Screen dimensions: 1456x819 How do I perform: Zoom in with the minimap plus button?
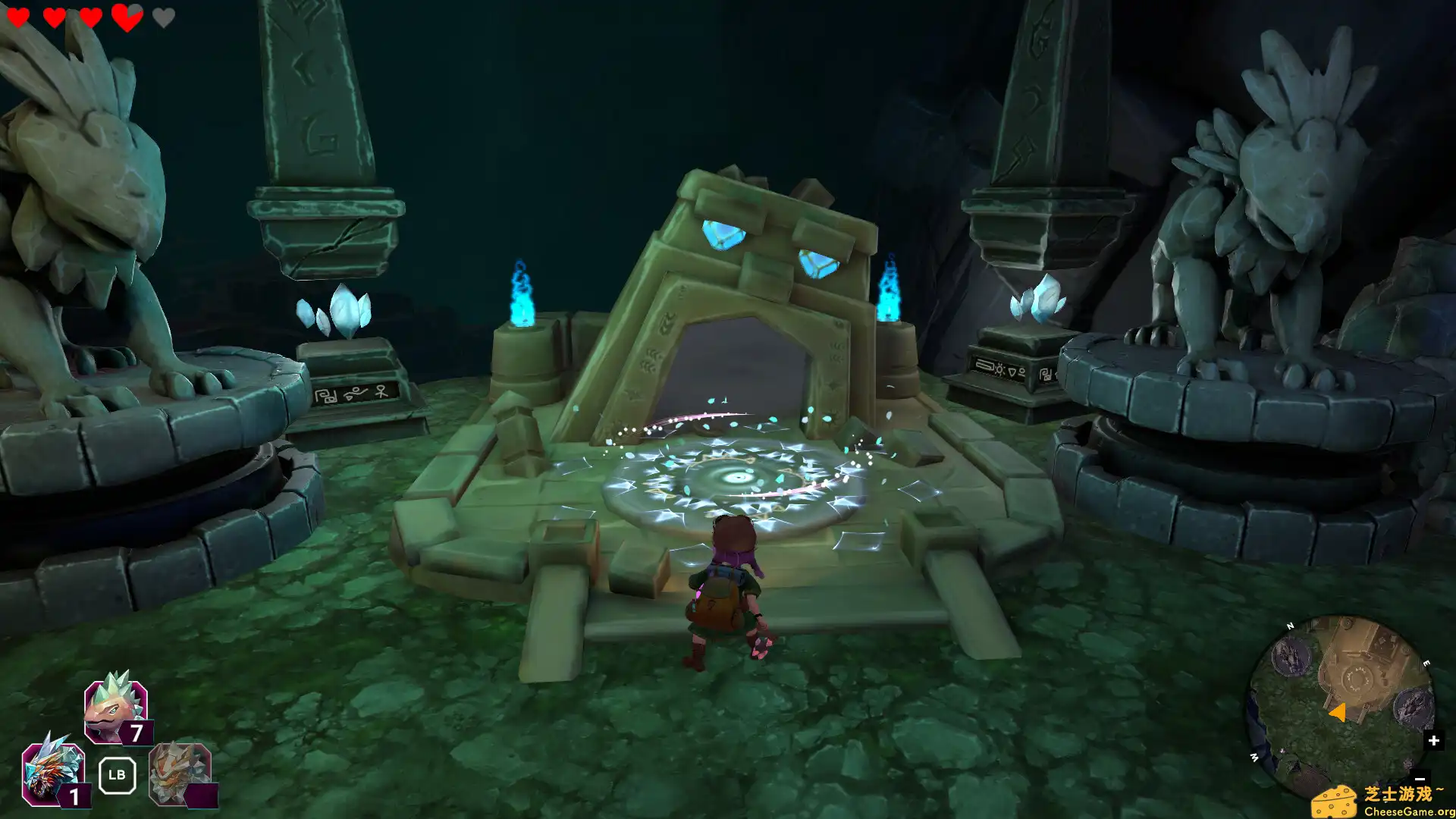point(1433,740)
